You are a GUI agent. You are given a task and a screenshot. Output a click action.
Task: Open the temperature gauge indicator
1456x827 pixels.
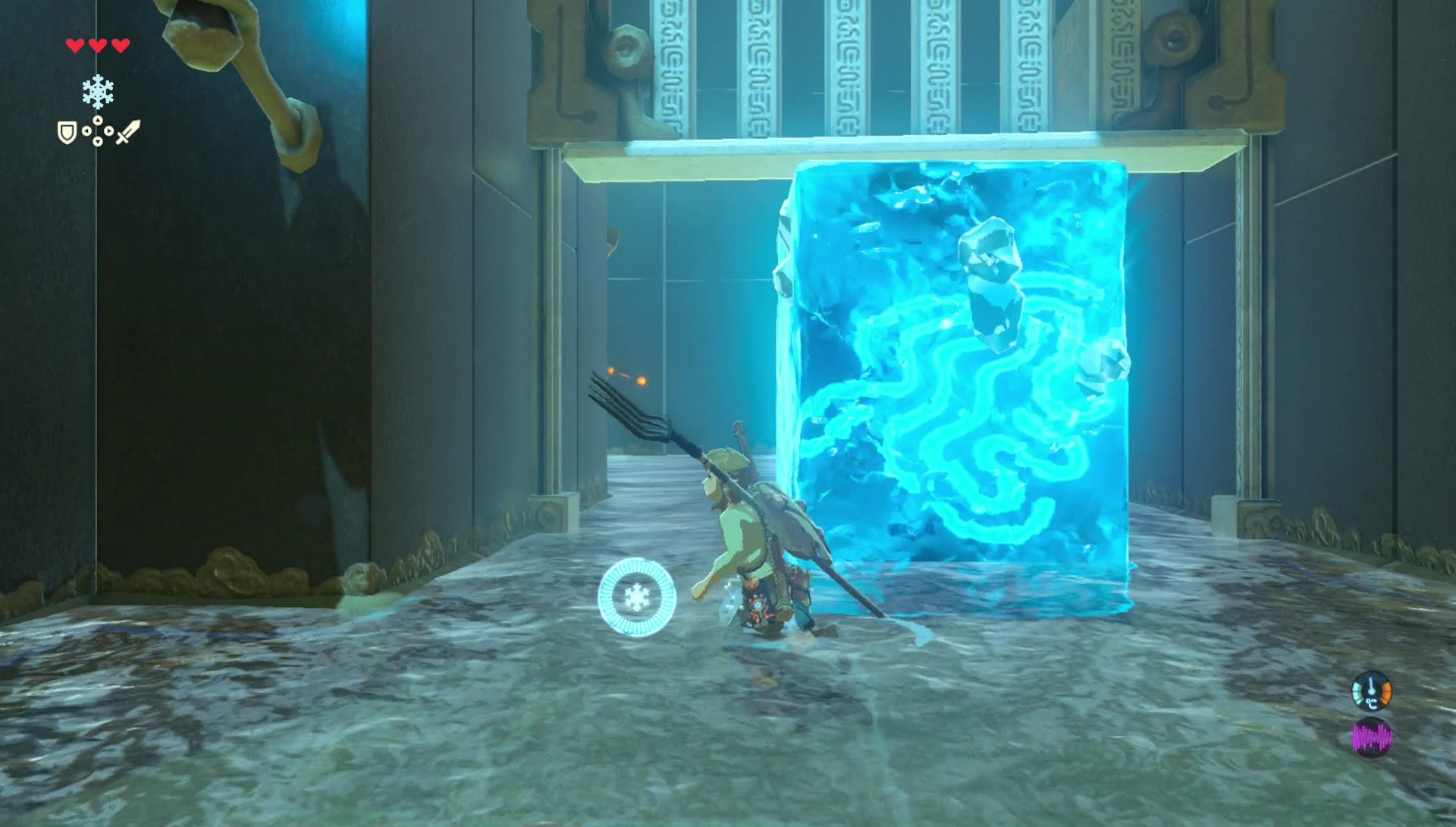(x=1371, y=691)
